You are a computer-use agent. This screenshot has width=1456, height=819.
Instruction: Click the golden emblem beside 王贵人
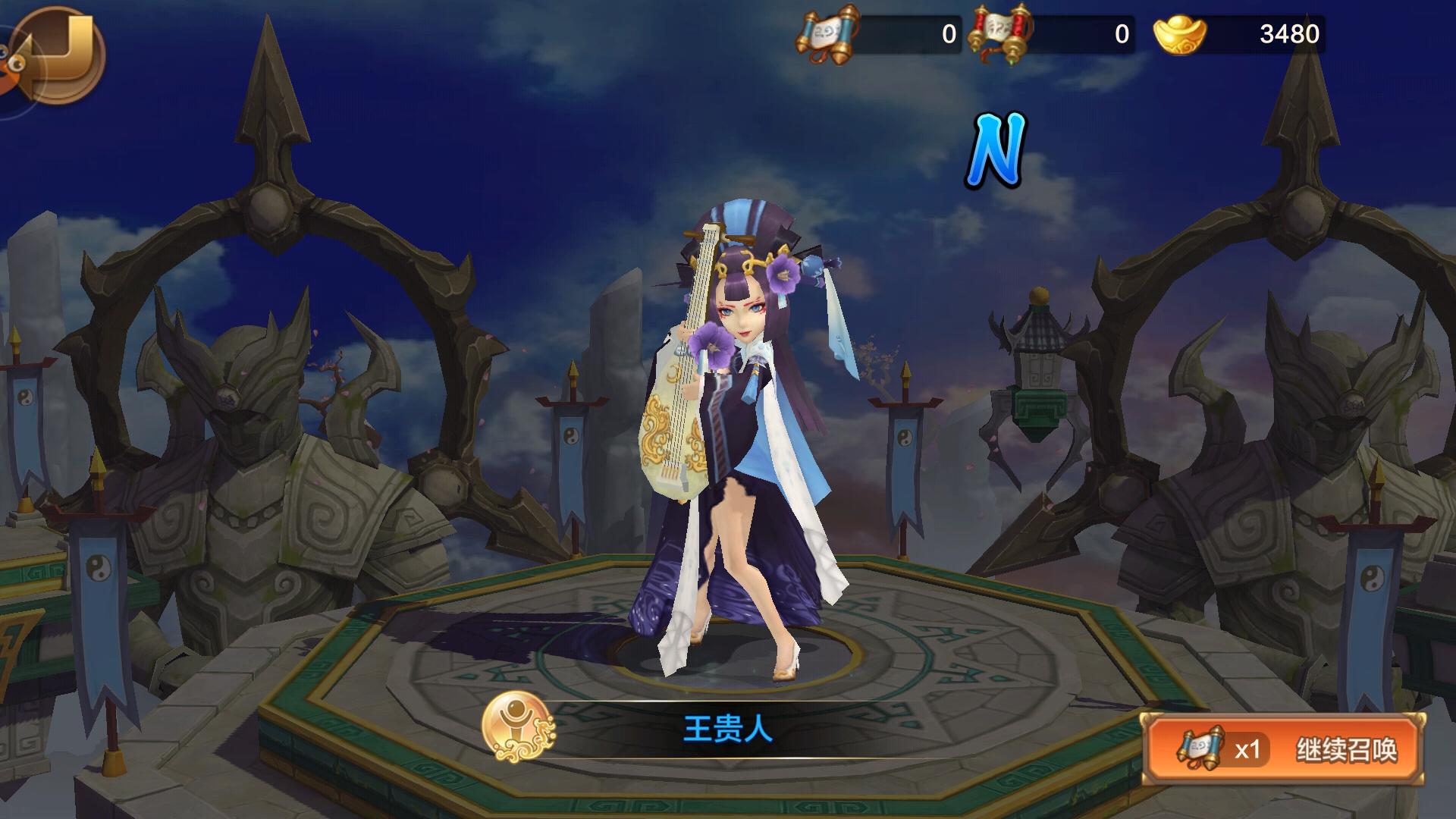519,727
